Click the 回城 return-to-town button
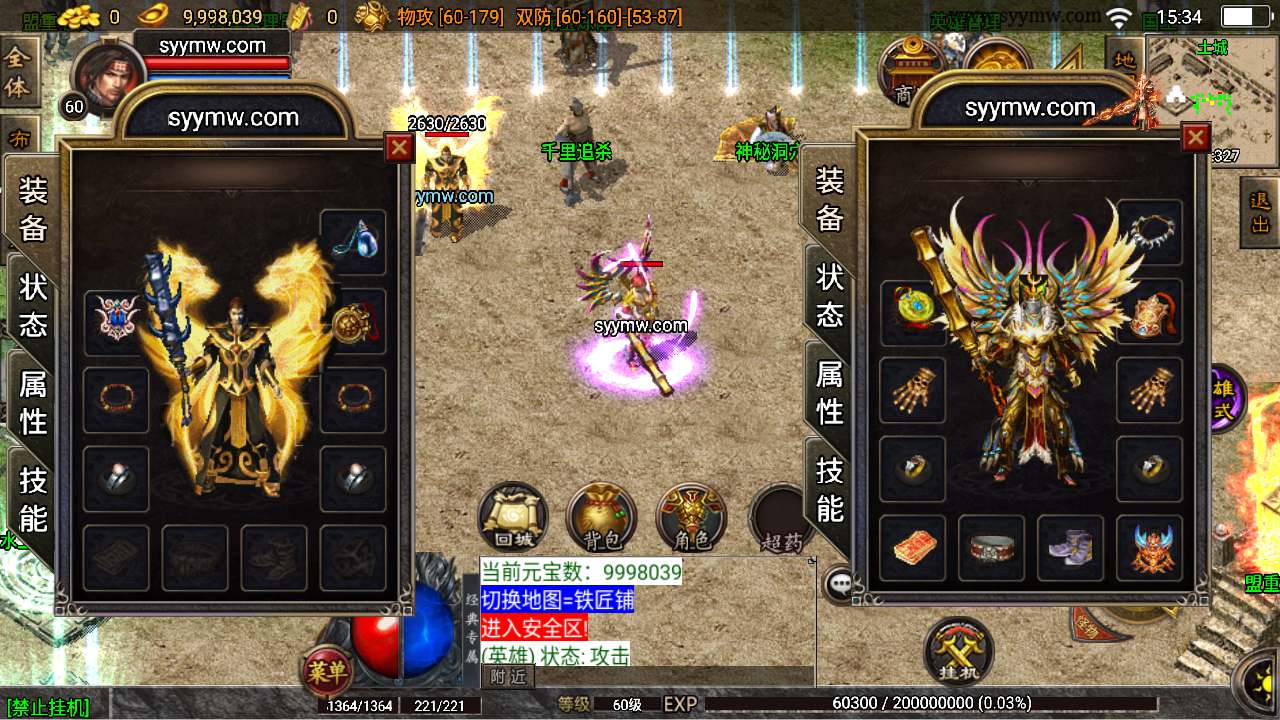This screenshot has height=720, width=1280. pyautogui.click(x=513, y=518)
